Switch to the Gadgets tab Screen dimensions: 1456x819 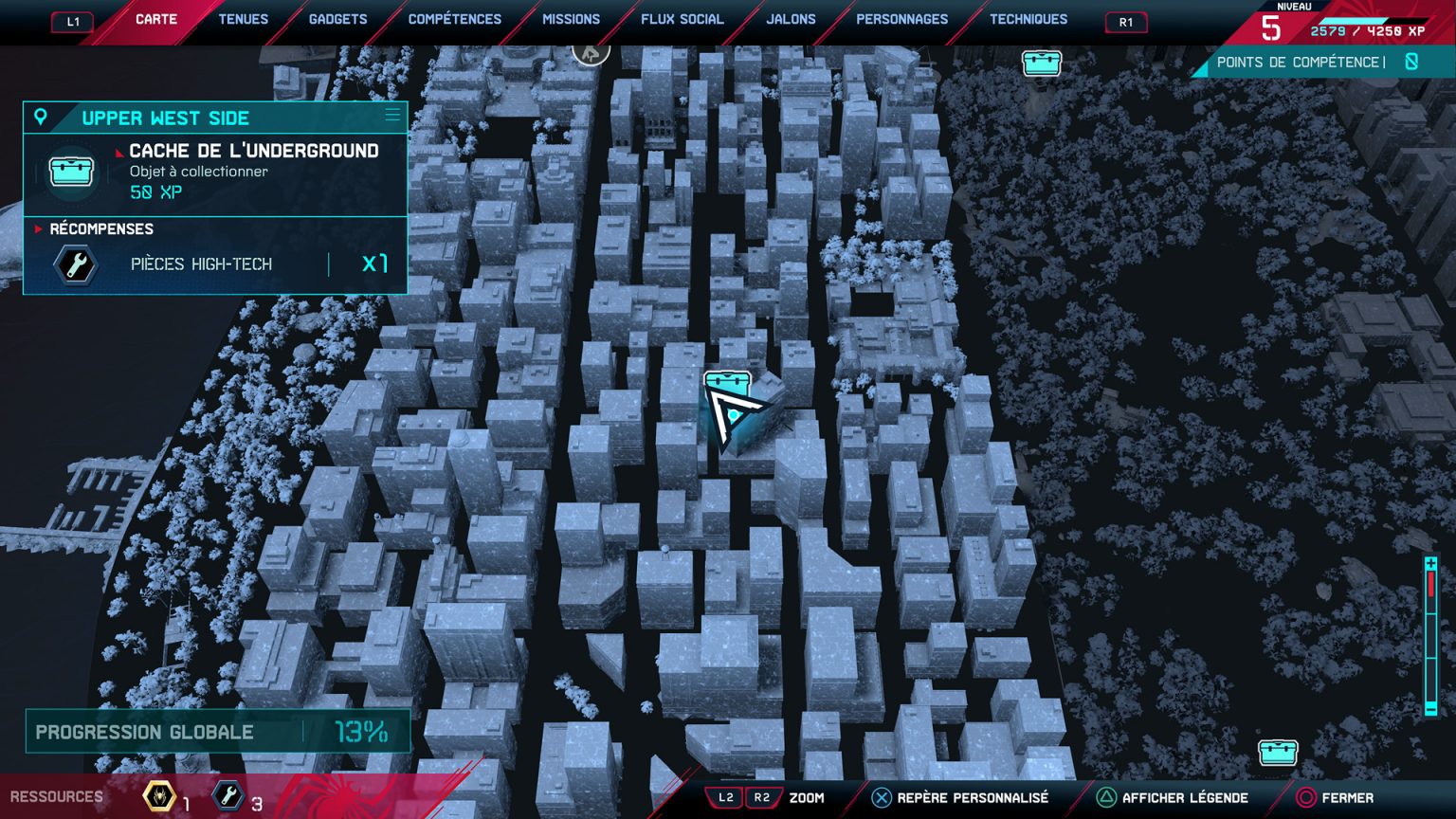(x=337, y=18)
